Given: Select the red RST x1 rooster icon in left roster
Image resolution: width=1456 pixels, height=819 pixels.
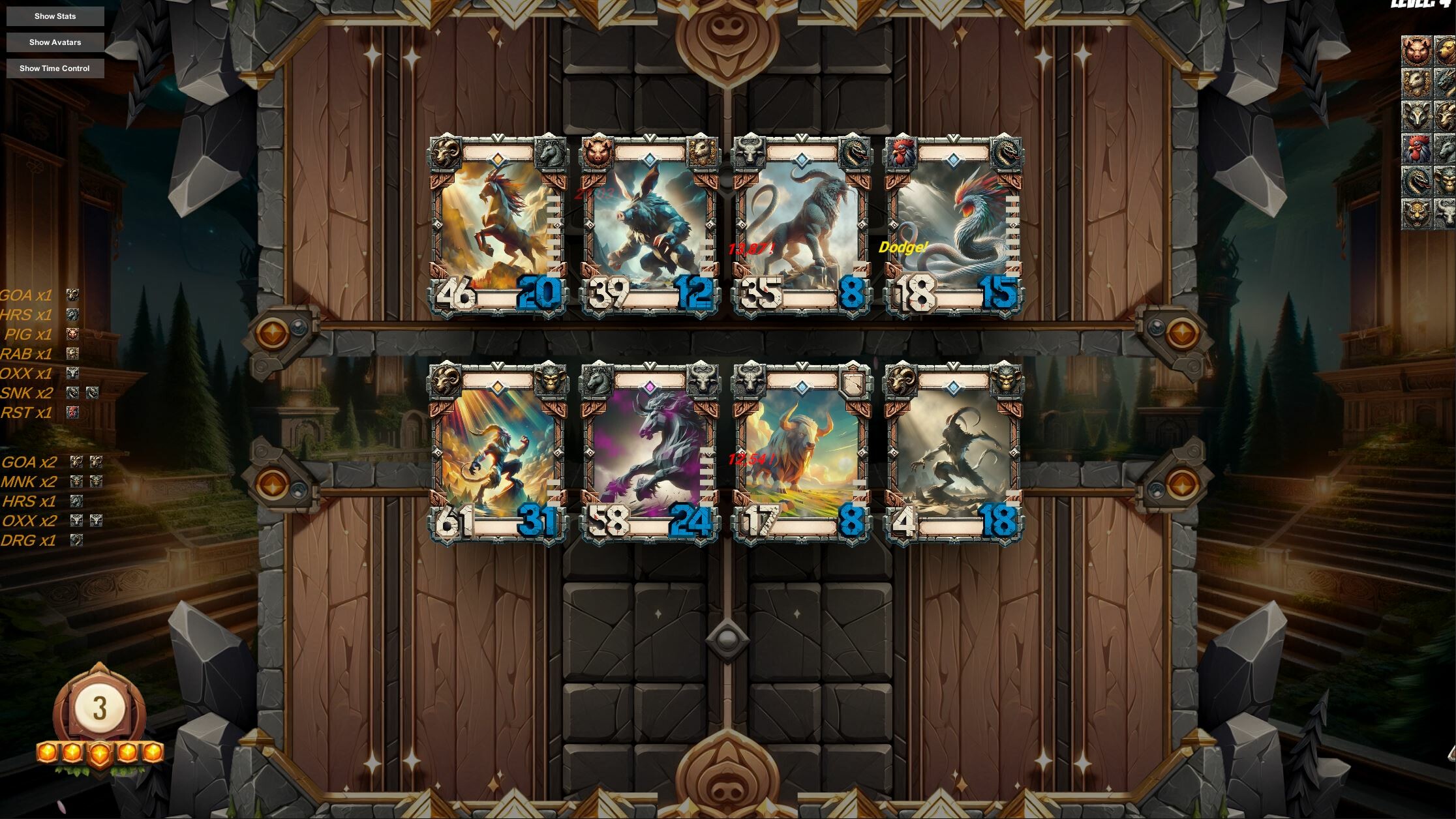Looking at the screenshot, I should [72, 412].
